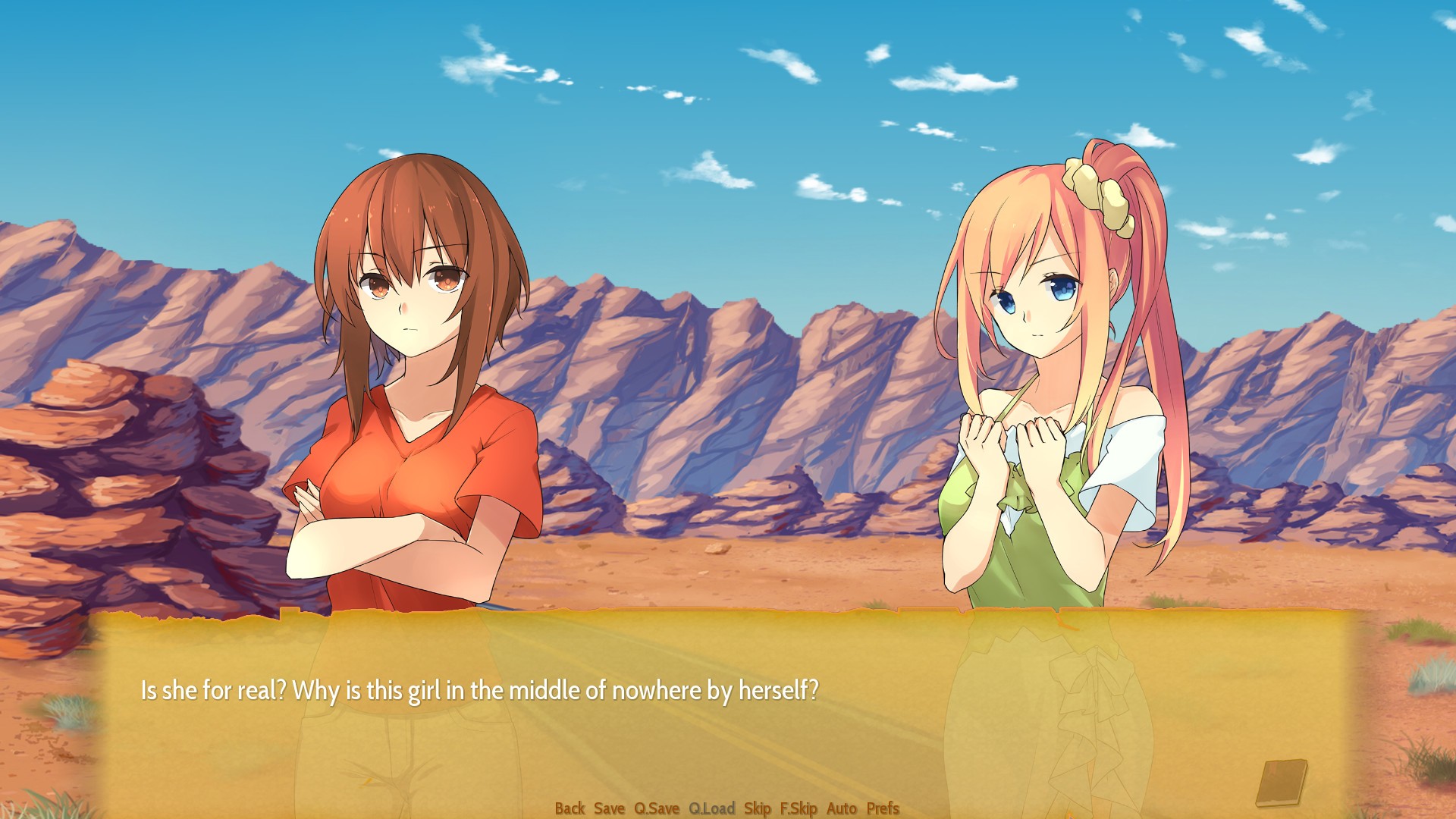Click the quick menu bar at the bottom
Image resolution: width=1456 pixels, height=819 pixels.
pyautogui.click(x=728, y=808)
